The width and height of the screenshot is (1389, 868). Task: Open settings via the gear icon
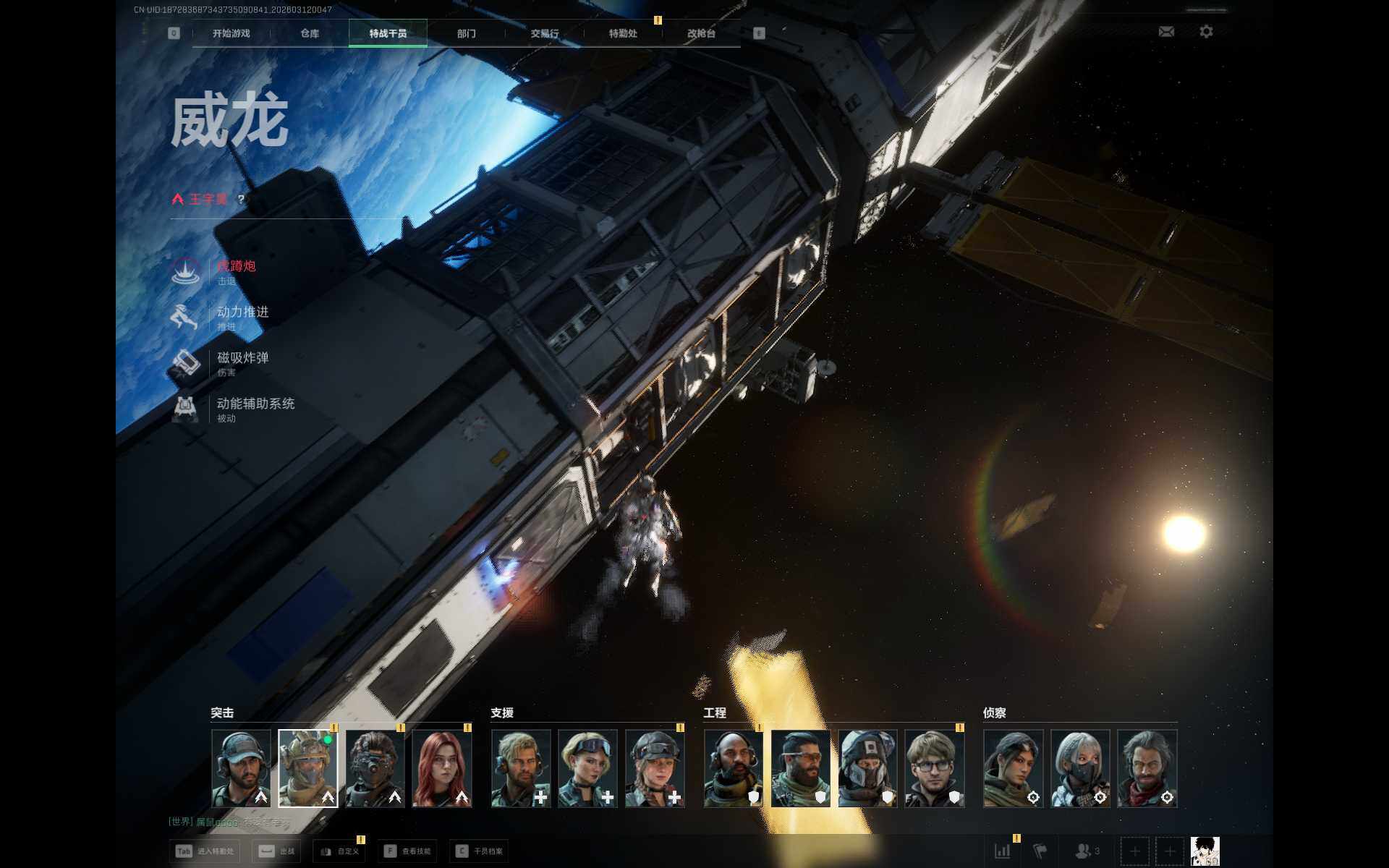[x=1206, y=32]
